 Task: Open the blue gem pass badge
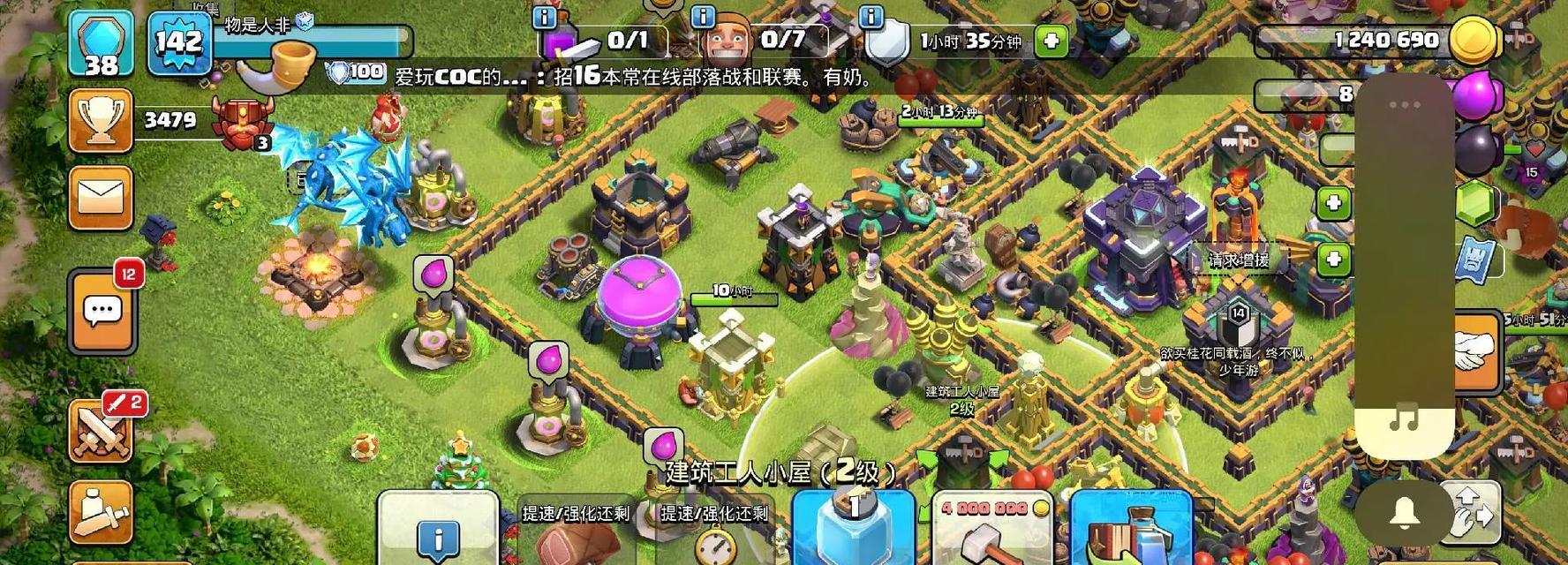(101, 44)
